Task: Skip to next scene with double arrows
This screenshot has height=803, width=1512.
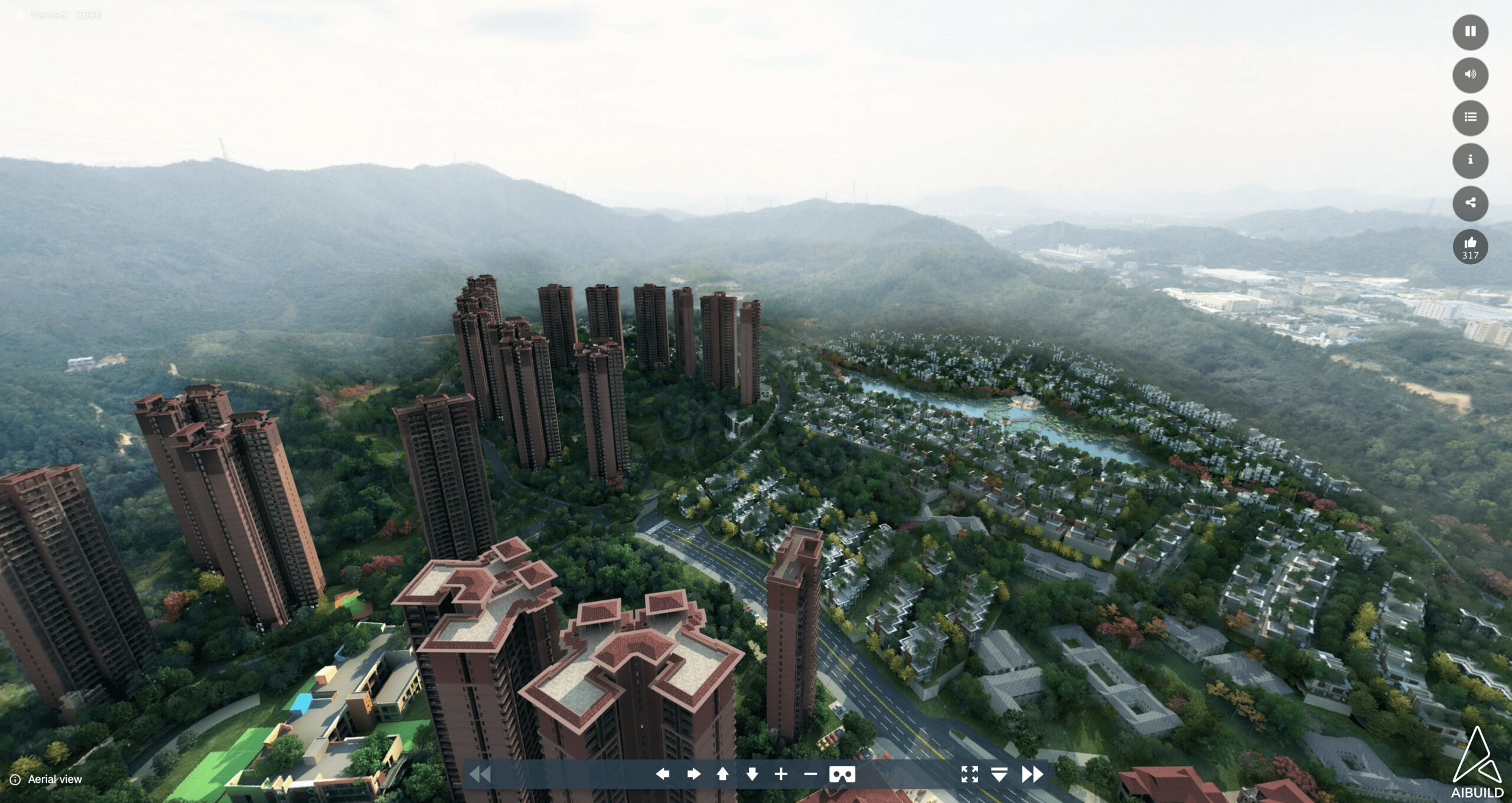Action: tap(1032, 774)
